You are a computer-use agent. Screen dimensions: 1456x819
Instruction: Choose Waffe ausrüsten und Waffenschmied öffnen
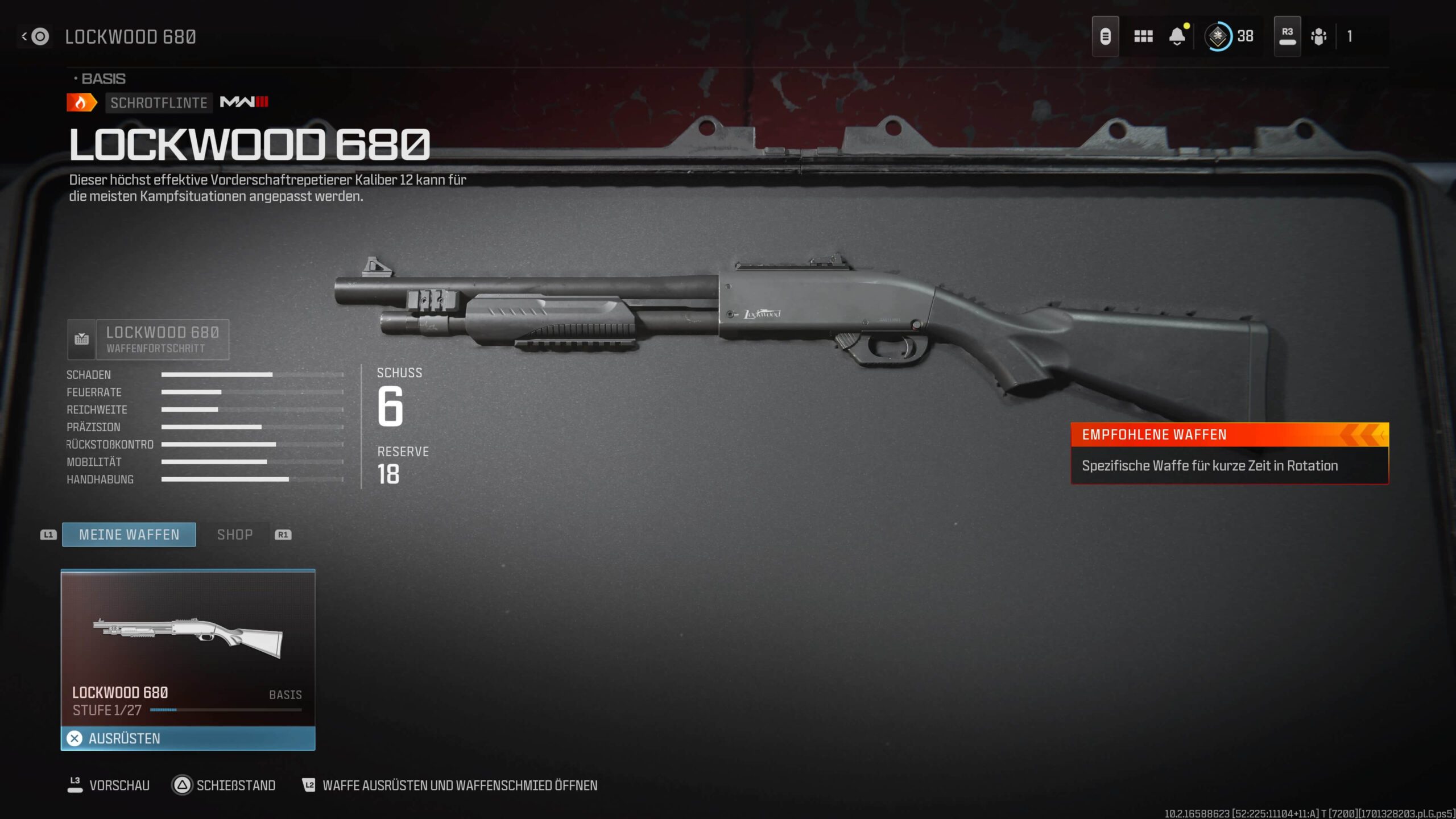click(449, 785)
